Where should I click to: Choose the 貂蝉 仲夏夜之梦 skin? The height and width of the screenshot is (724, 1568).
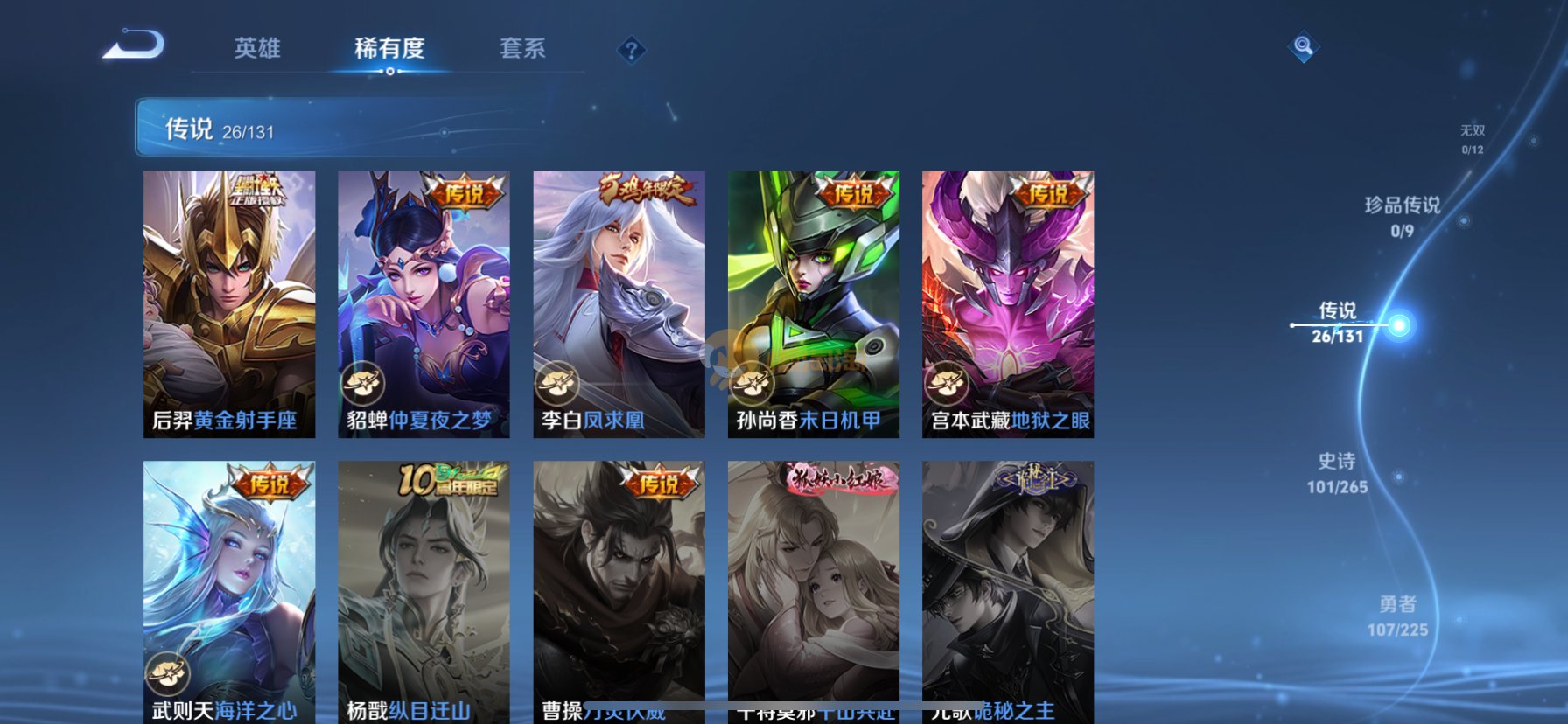[423, 303]
